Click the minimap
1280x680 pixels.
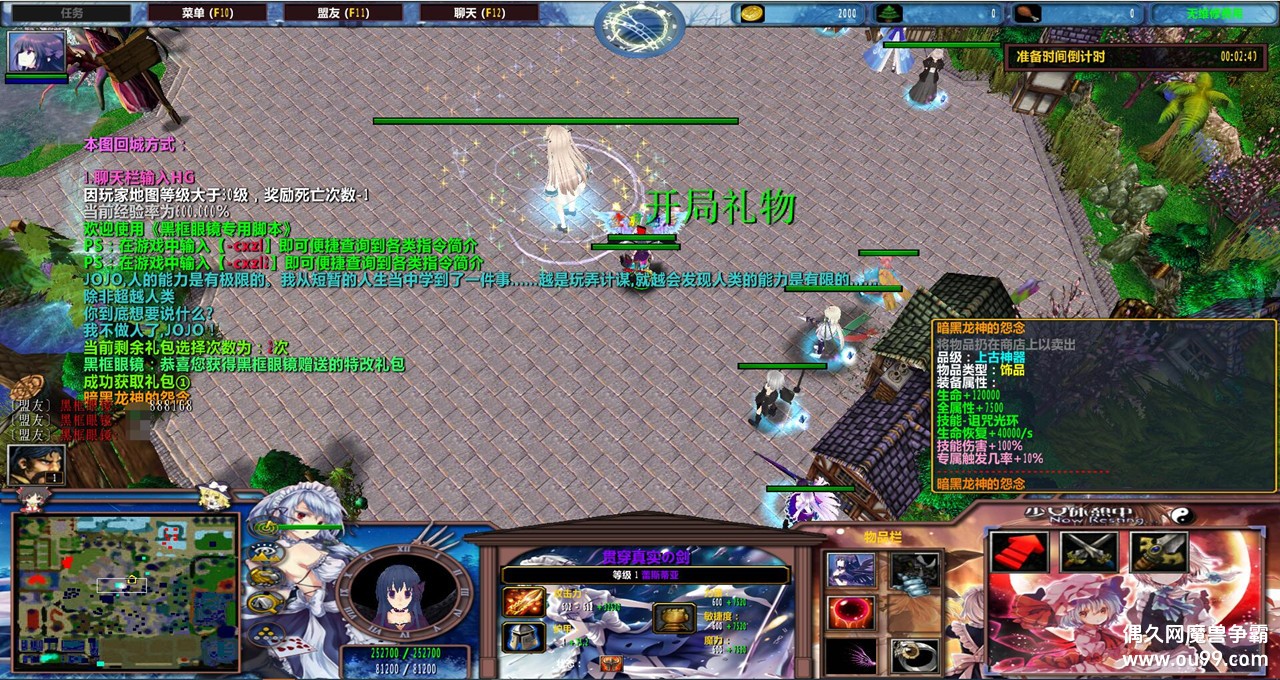click(x=126, y=591)
